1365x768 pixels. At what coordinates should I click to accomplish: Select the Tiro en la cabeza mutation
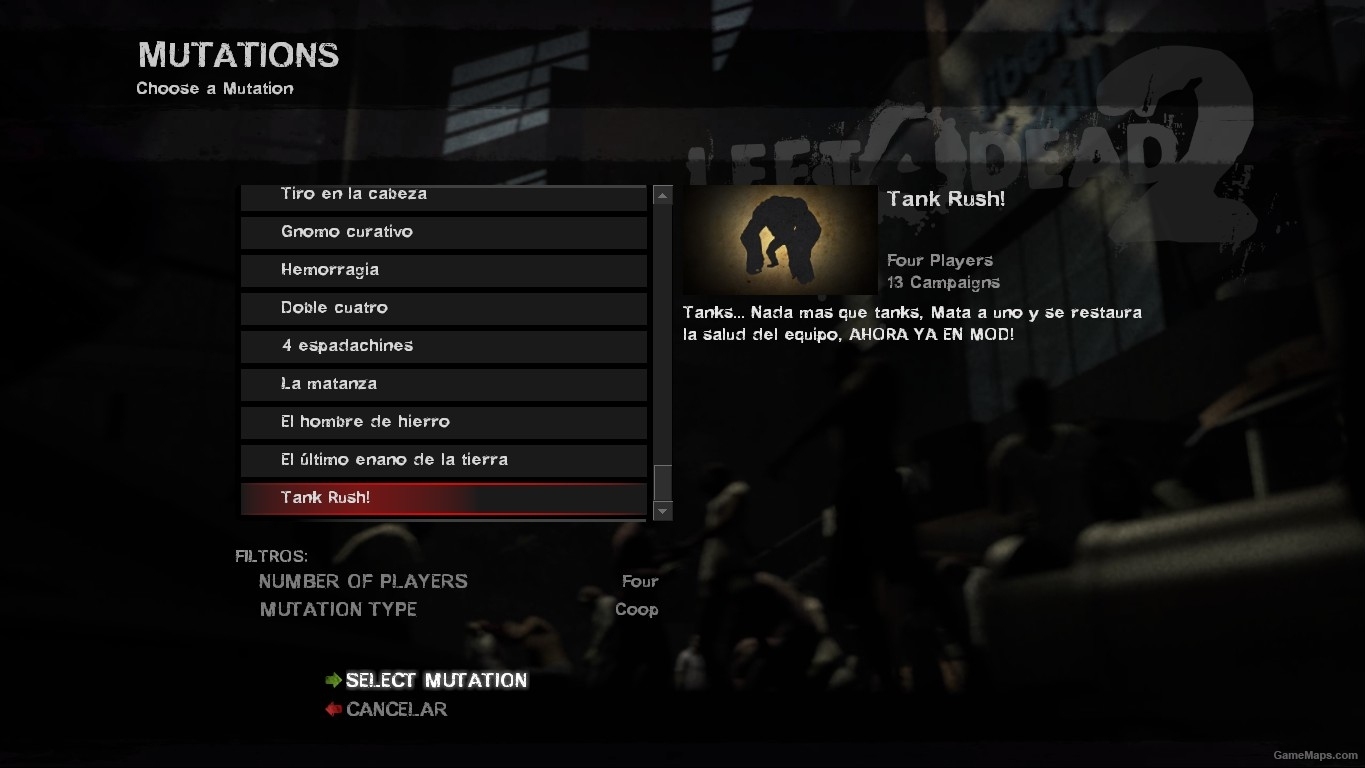tap(444, 195)
